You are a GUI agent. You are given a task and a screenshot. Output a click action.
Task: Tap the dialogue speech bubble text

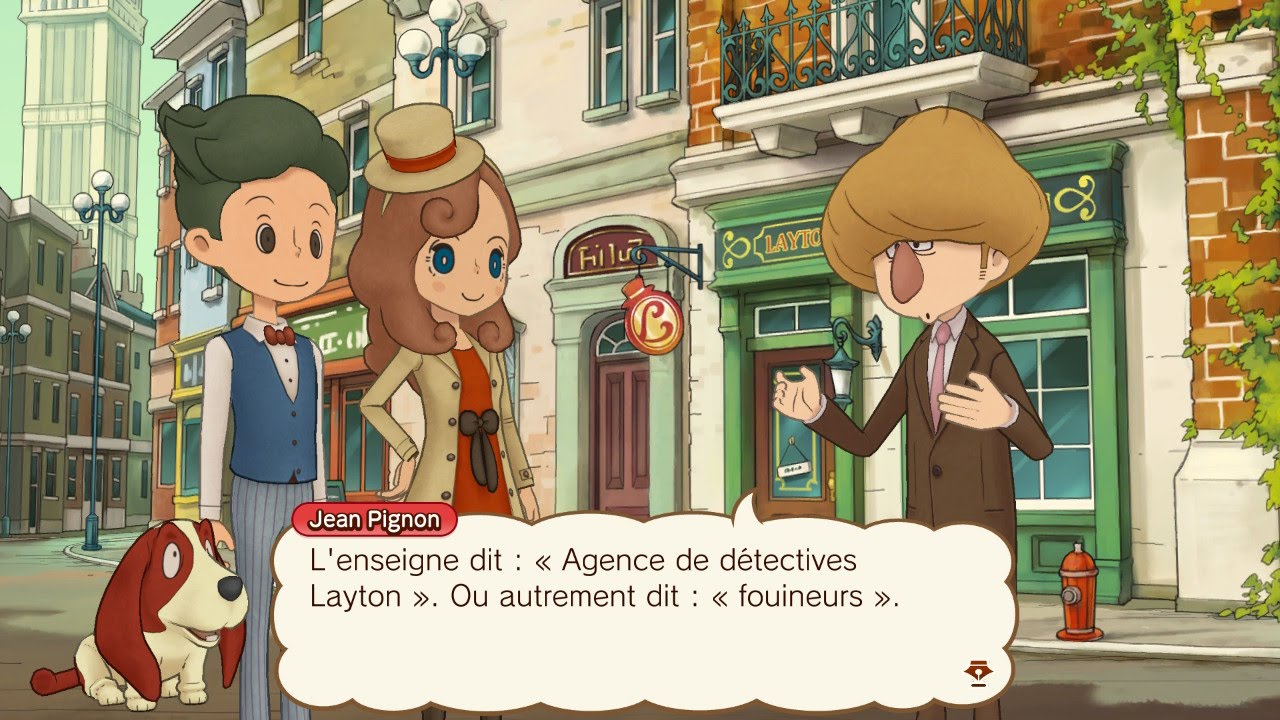(x=600, y=580)
